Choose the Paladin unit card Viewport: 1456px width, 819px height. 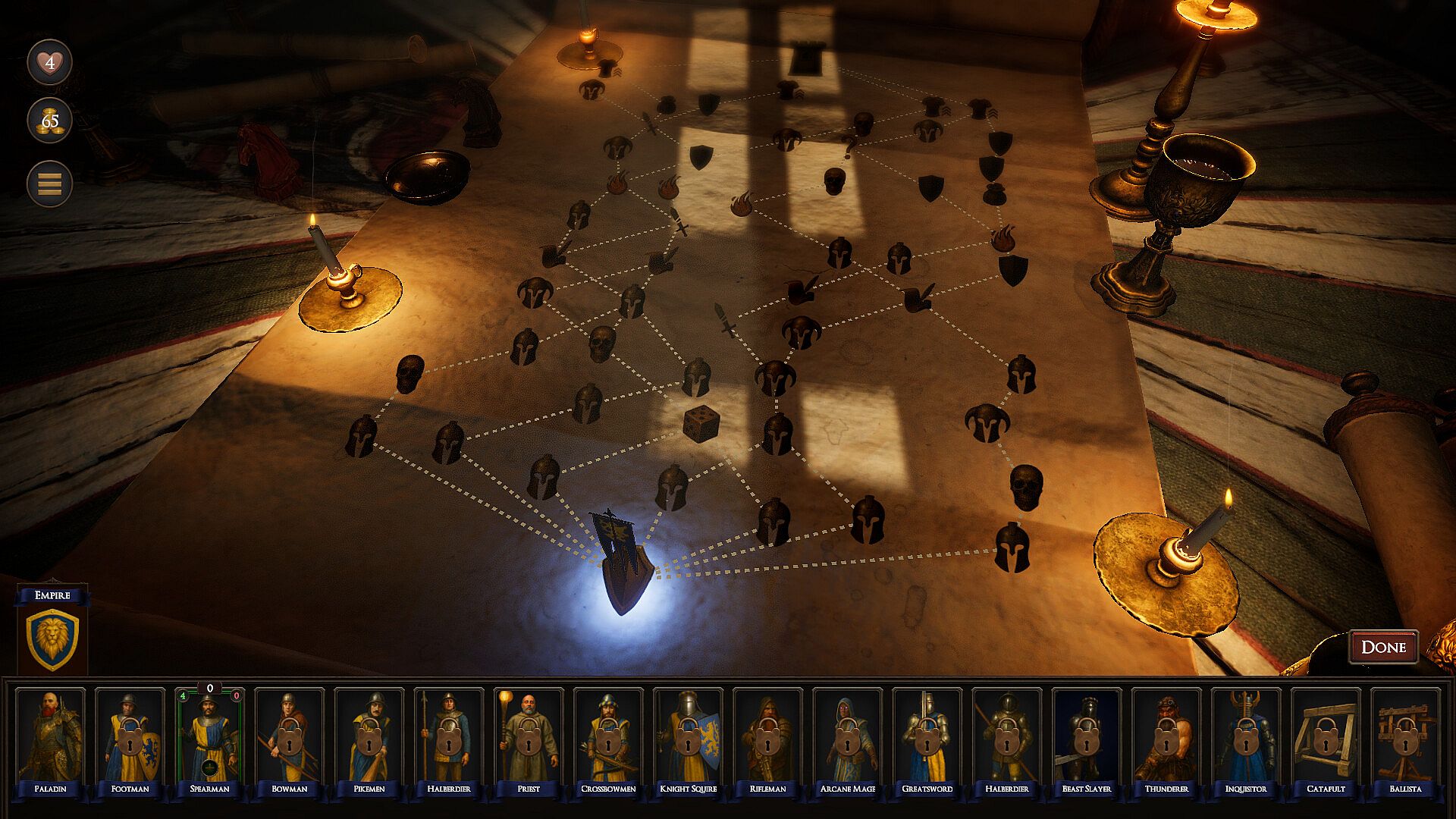pos(51,739)
